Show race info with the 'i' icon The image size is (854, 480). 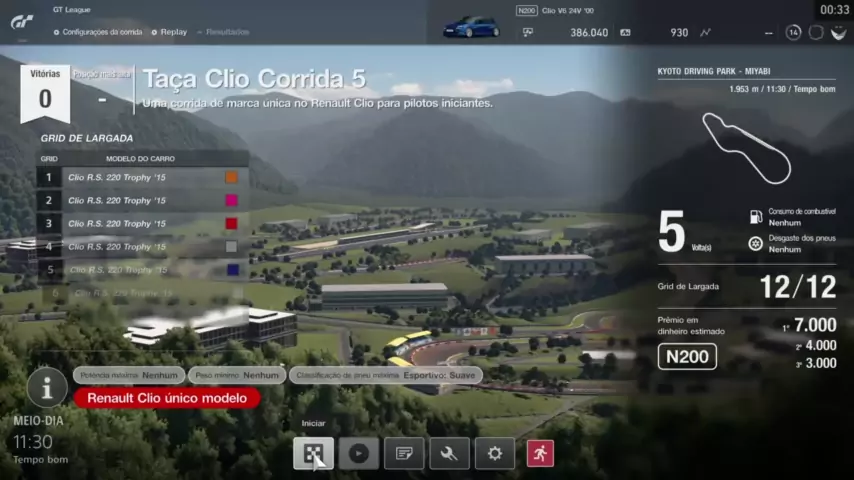pos(46,388)
